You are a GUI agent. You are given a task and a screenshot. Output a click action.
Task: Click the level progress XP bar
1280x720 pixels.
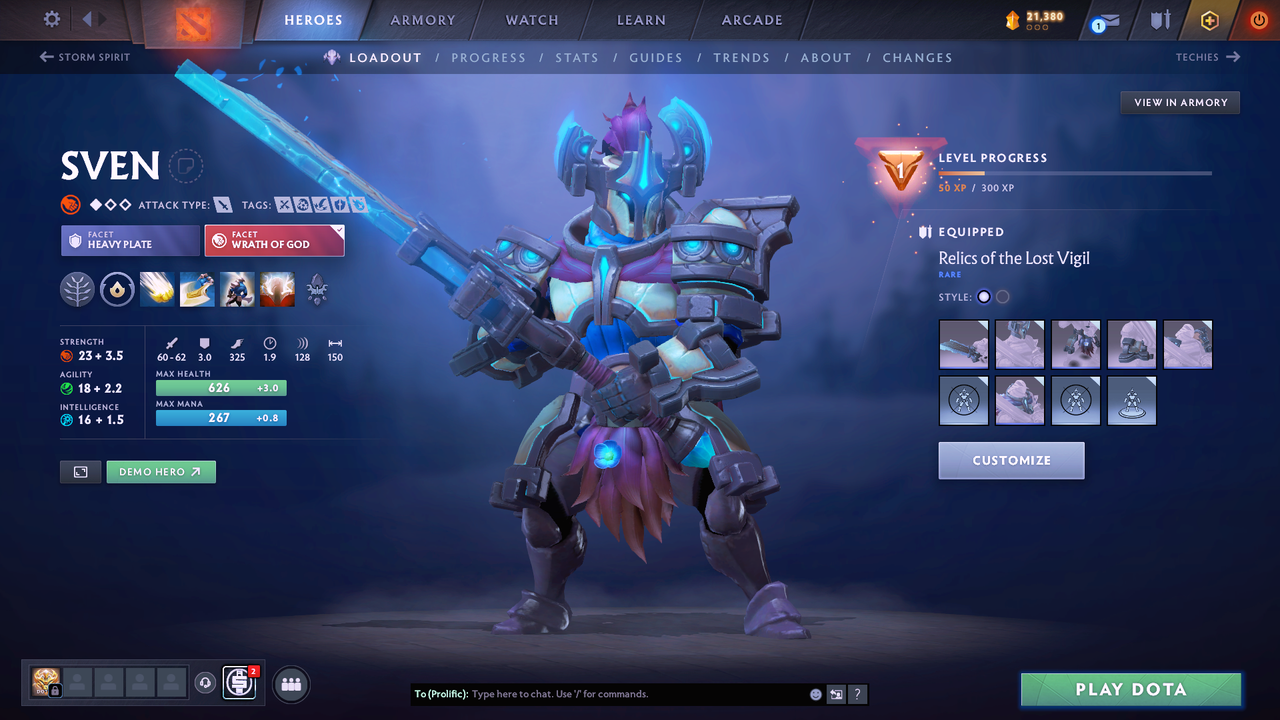click(1075, 172)
